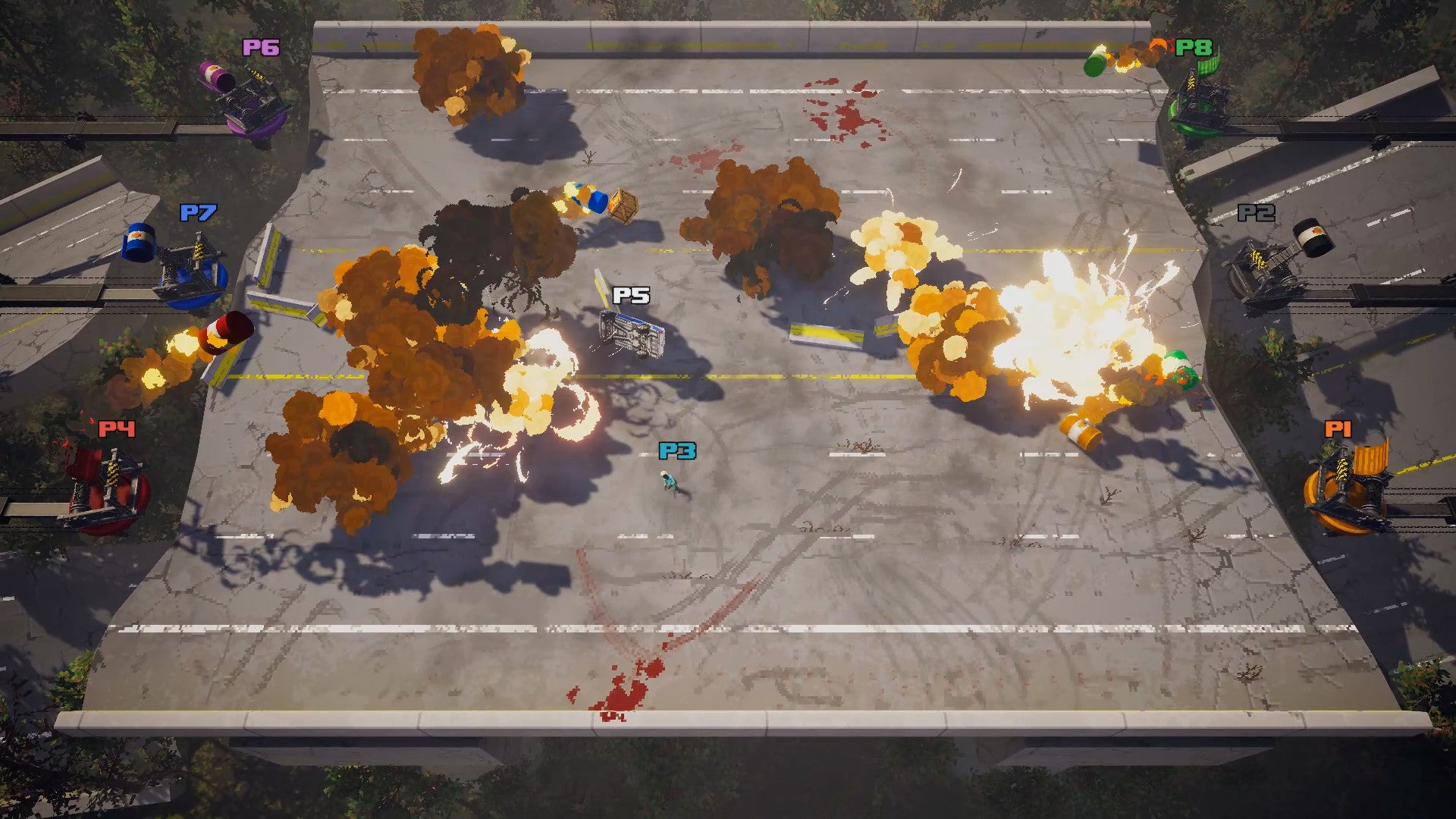Click the P5 label above the flipped car

coord(632,296)
